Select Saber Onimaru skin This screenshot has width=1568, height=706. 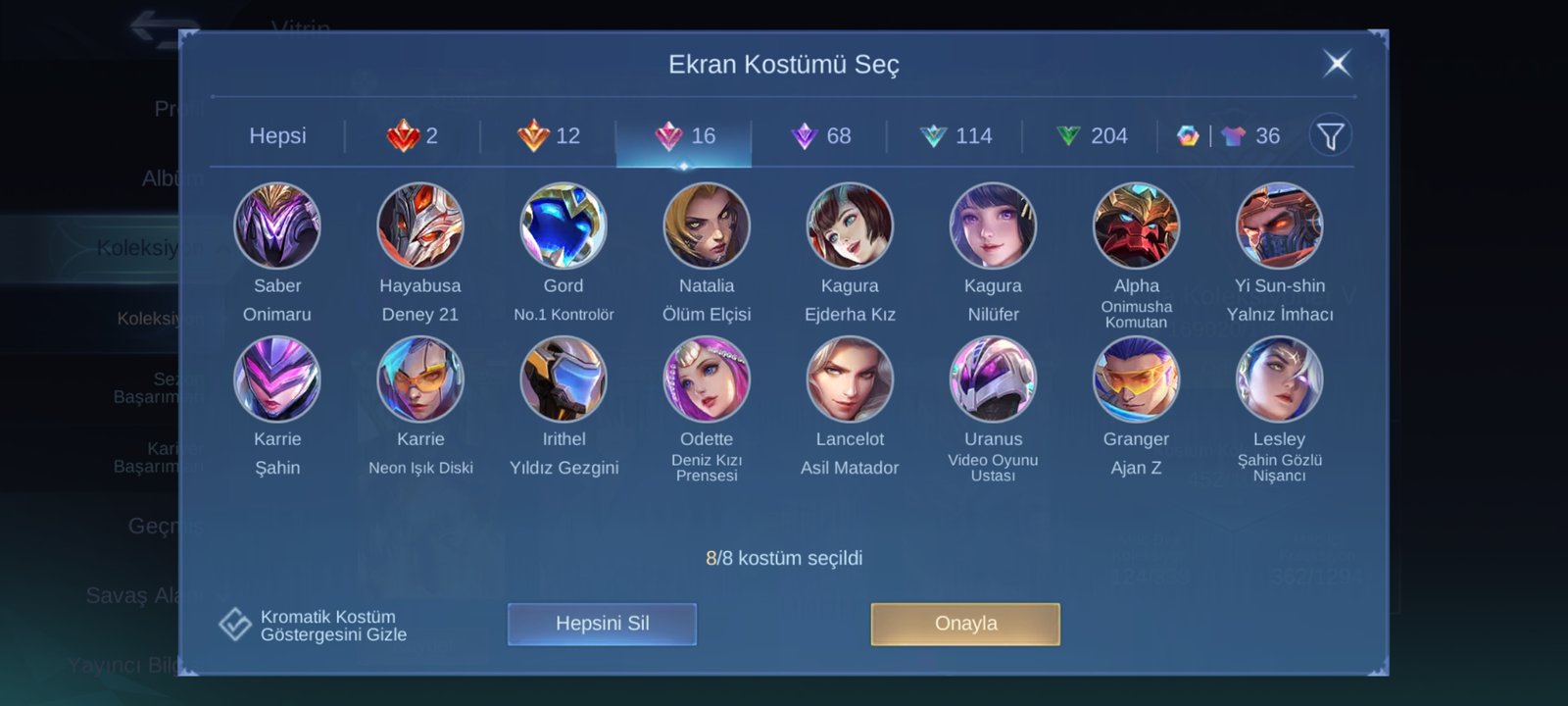click(277, 227)
